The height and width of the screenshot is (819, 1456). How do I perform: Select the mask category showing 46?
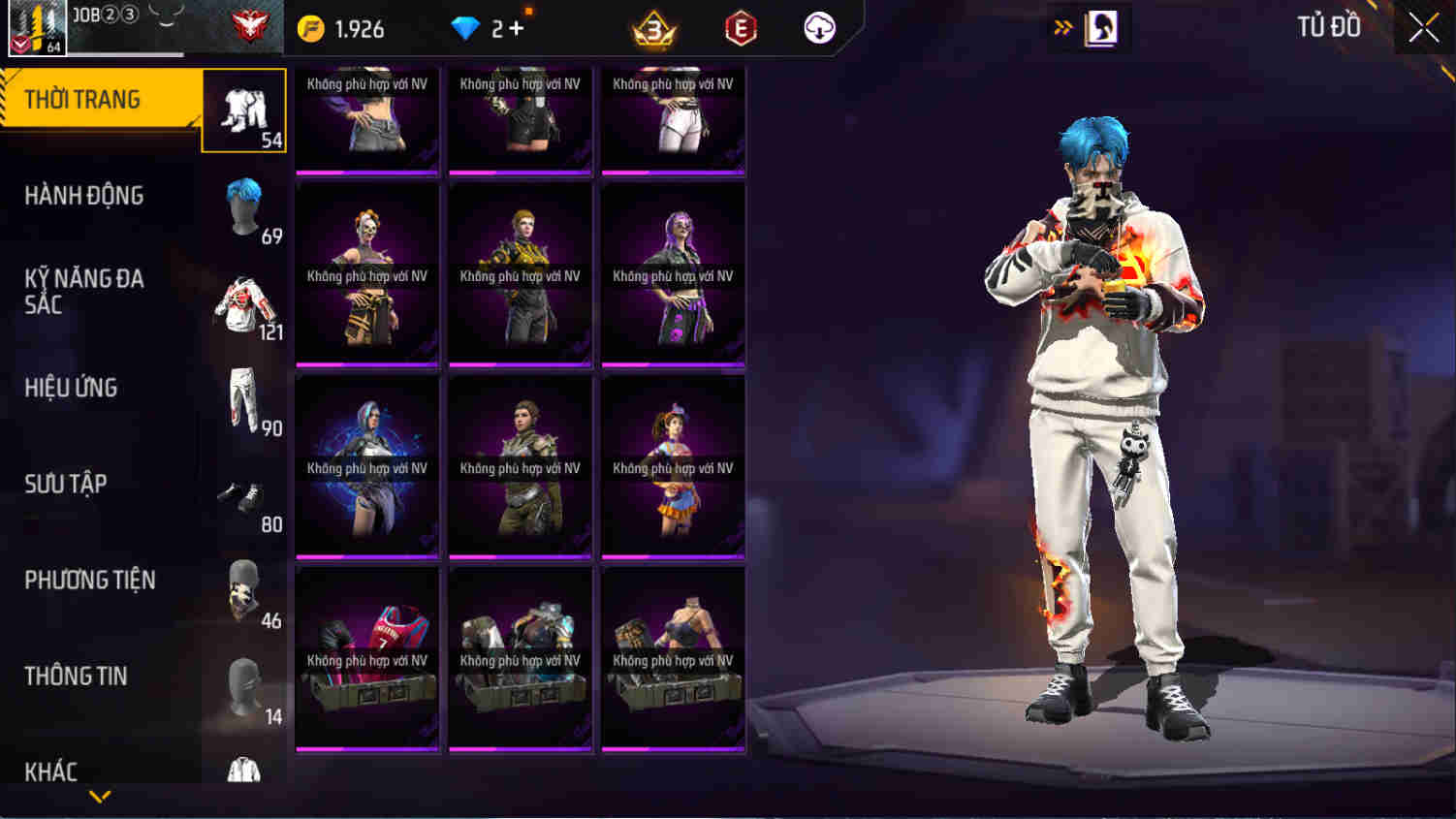click(x=244, y=594)
